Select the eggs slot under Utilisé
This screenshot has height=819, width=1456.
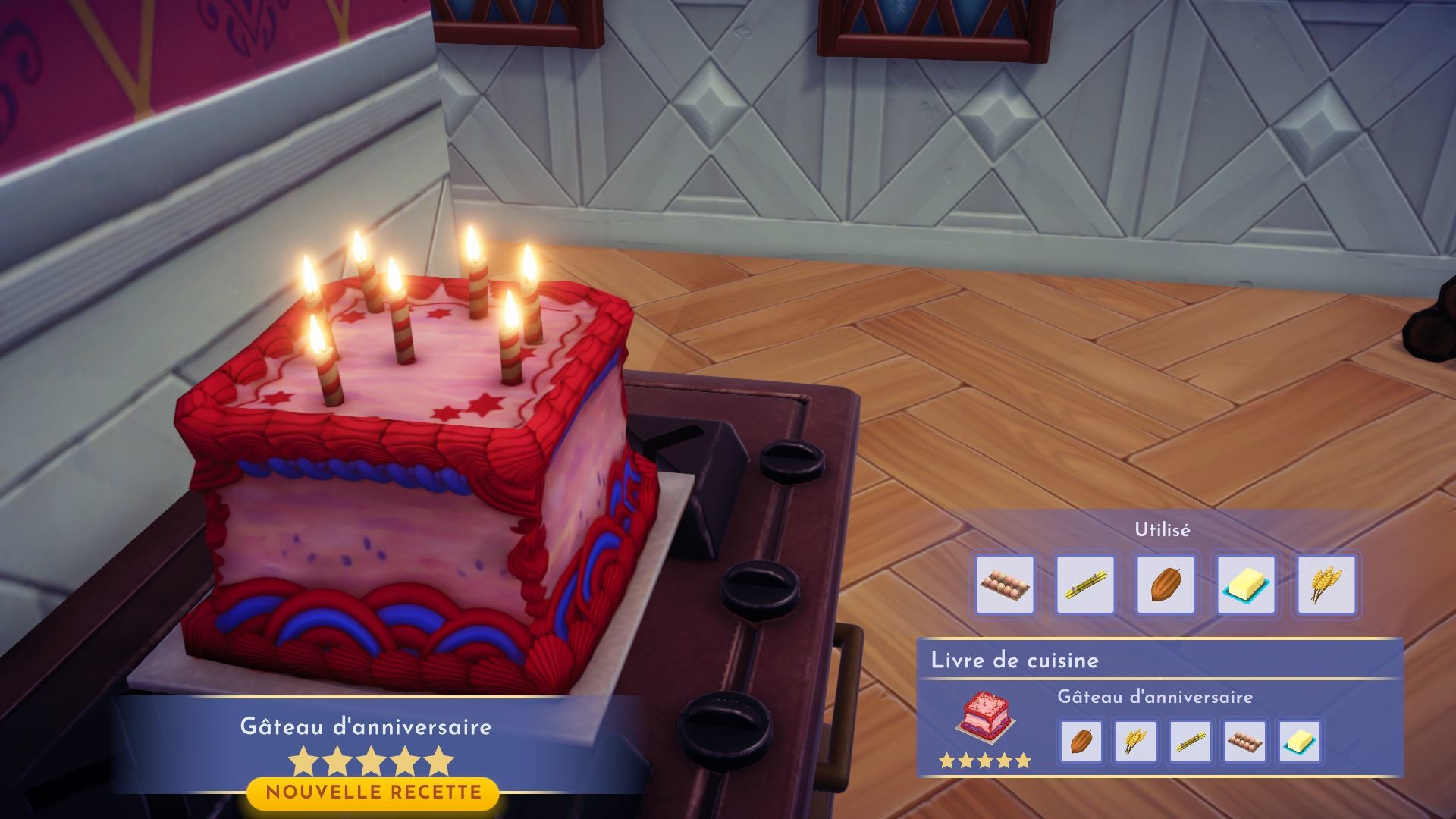[x=1005, y=584]
